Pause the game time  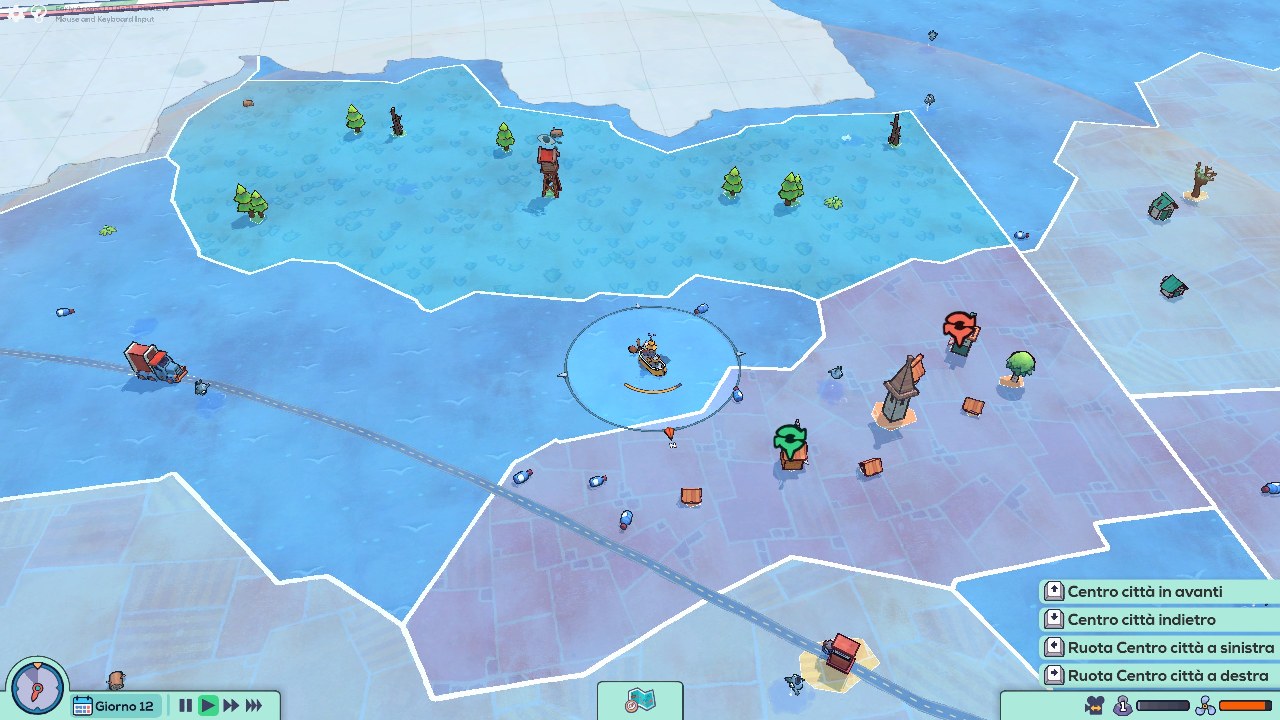185,706
